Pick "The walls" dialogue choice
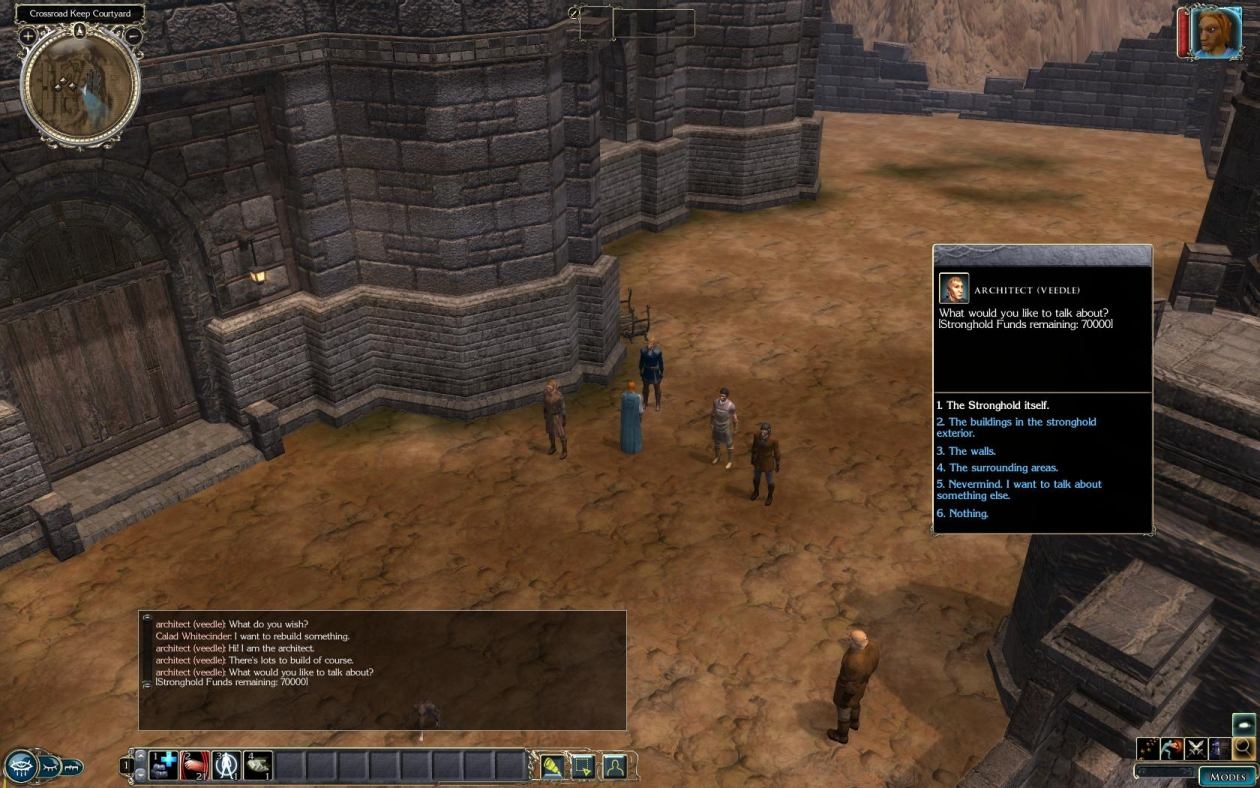Image resolution: width=1260 pixels, height=788 pixels. [966, 451]
